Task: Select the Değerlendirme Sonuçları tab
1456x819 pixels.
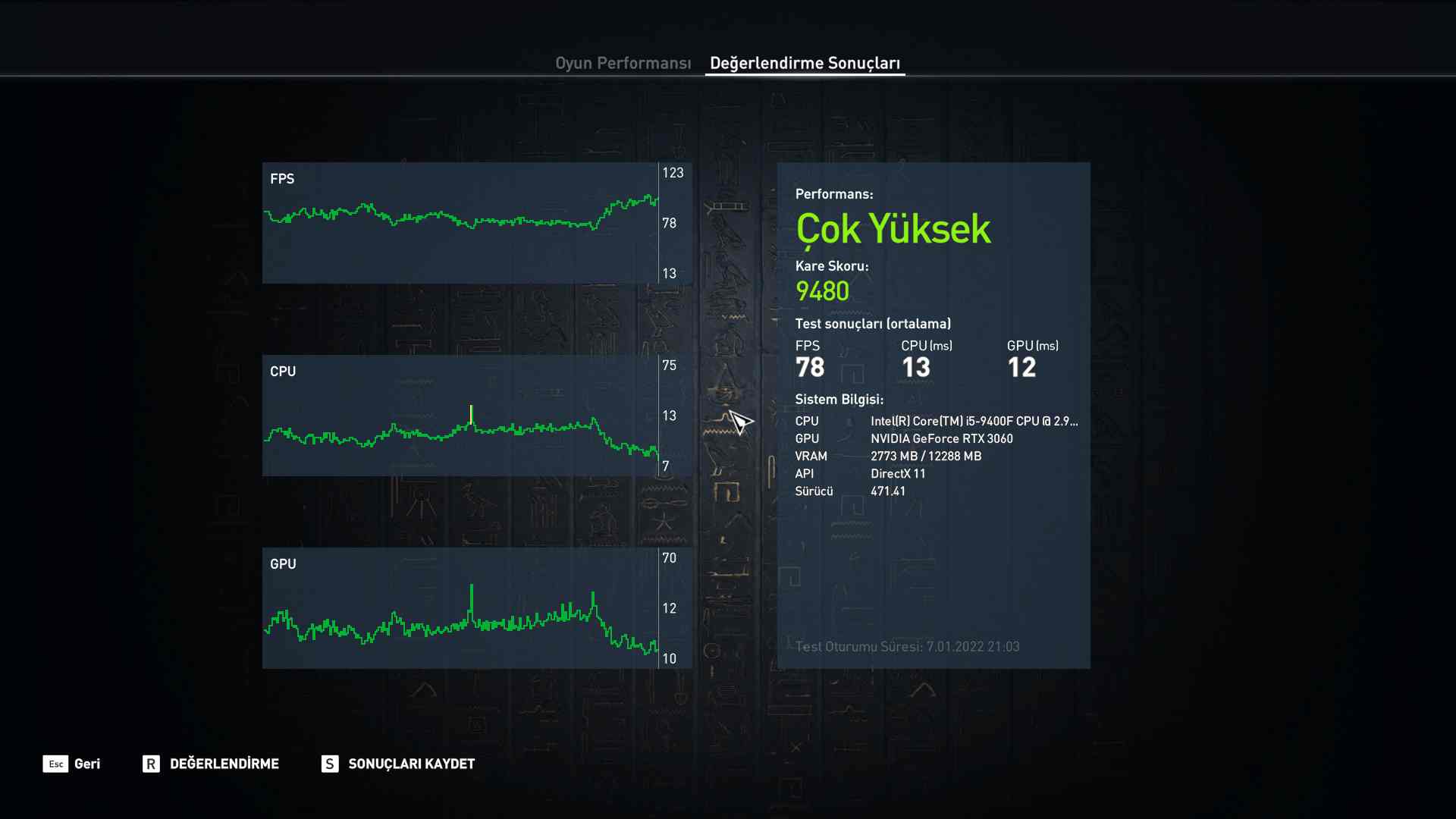Action: [805, 63]
